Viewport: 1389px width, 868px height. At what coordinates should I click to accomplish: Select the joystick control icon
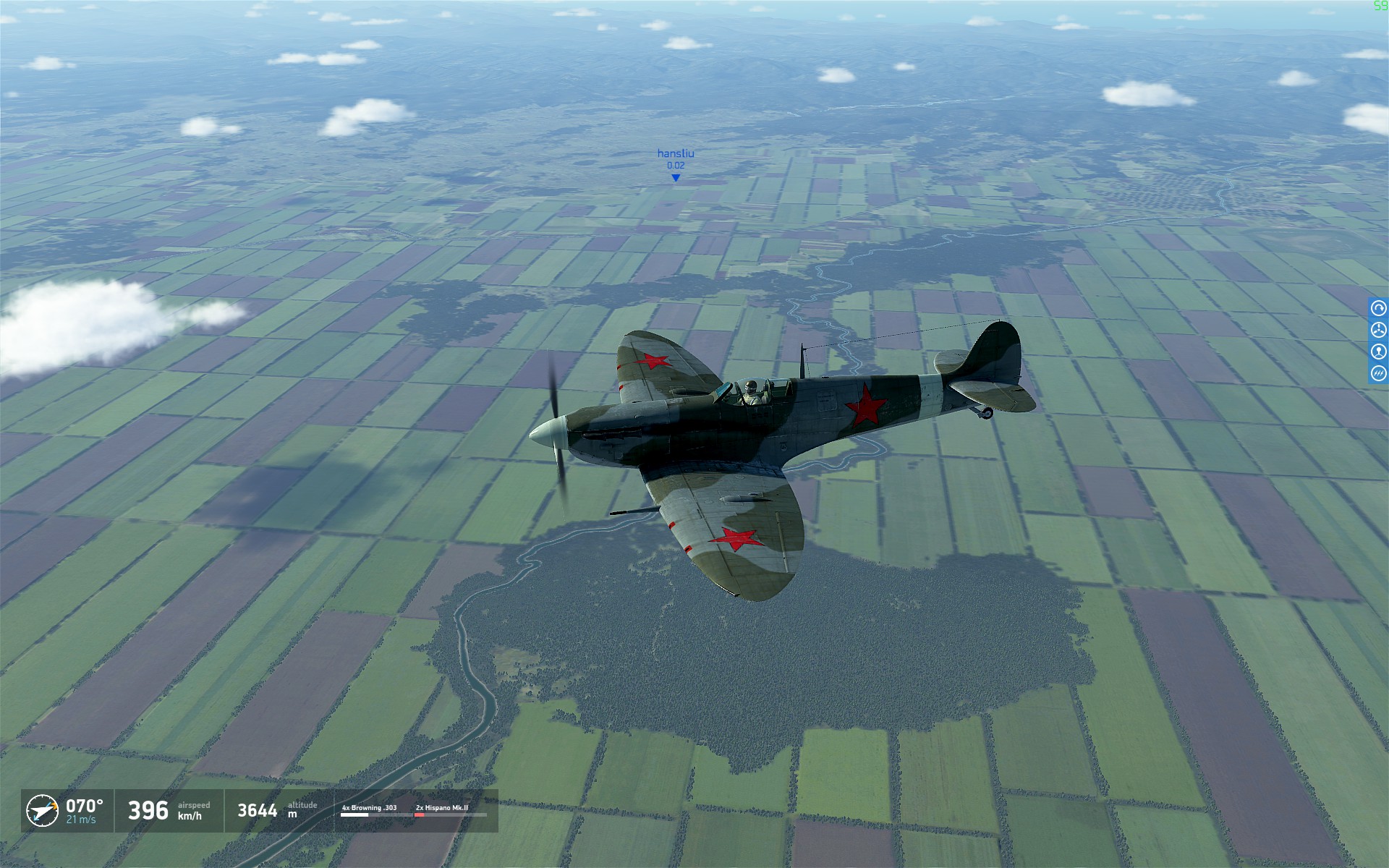coord(1378,352)
